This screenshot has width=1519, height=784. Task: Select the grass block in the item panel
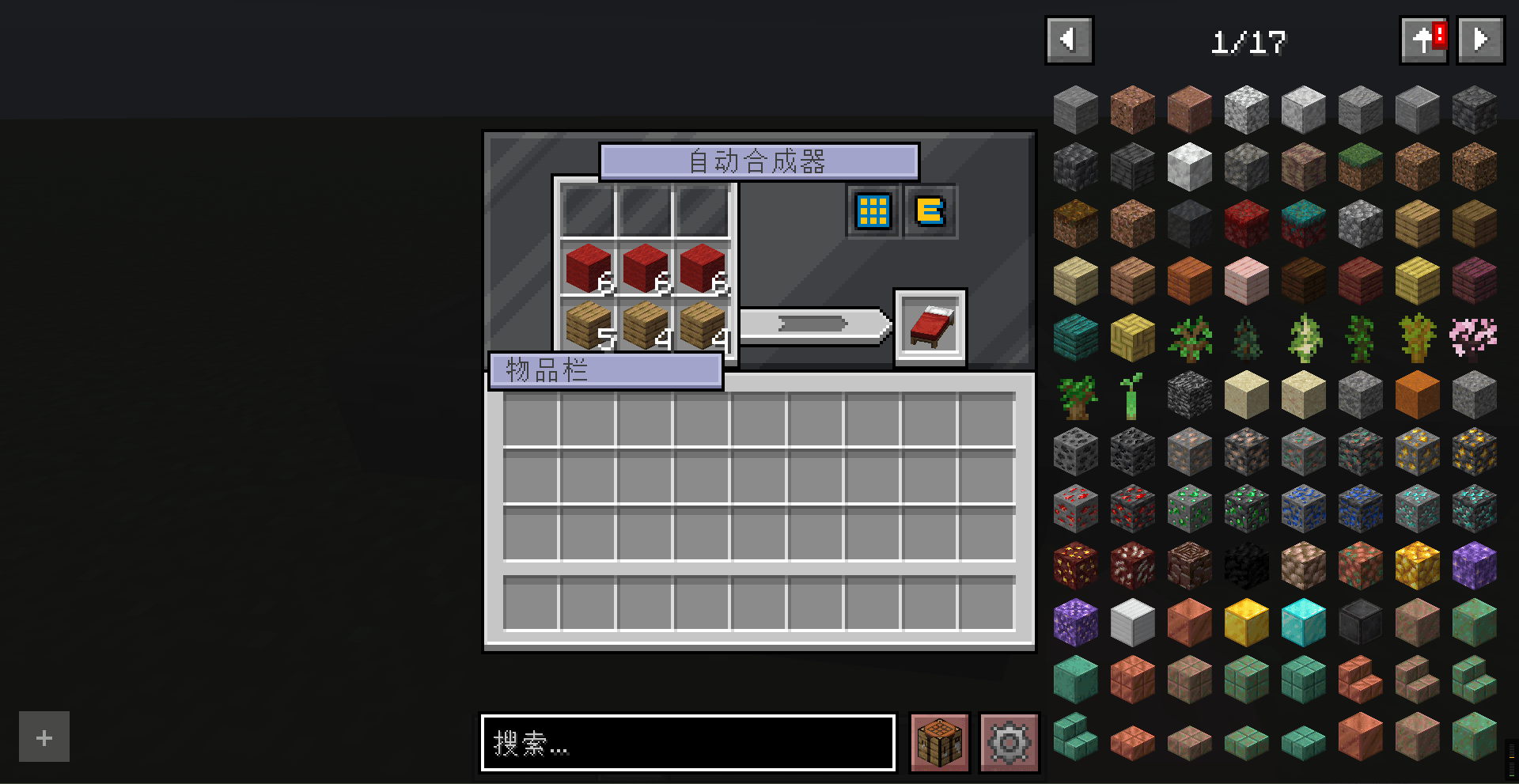click(1360, 166)
